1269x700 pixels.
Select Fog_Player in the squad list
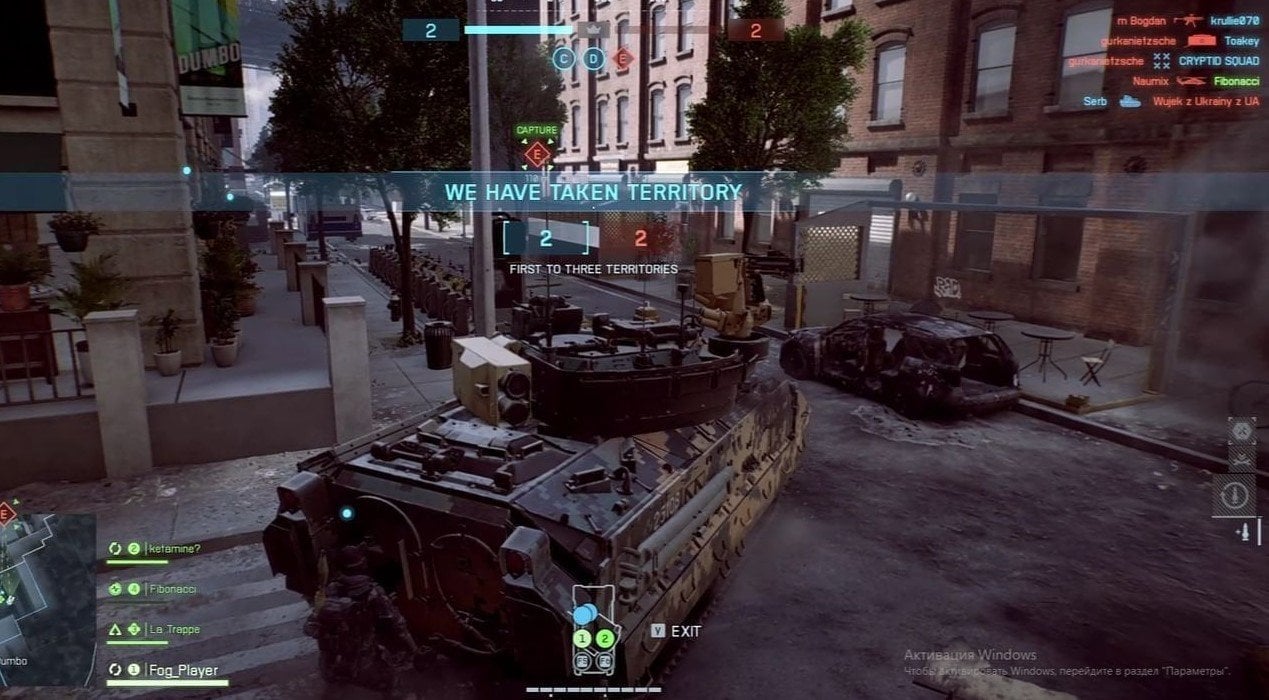pyautogui.click(x=182, y=670)
